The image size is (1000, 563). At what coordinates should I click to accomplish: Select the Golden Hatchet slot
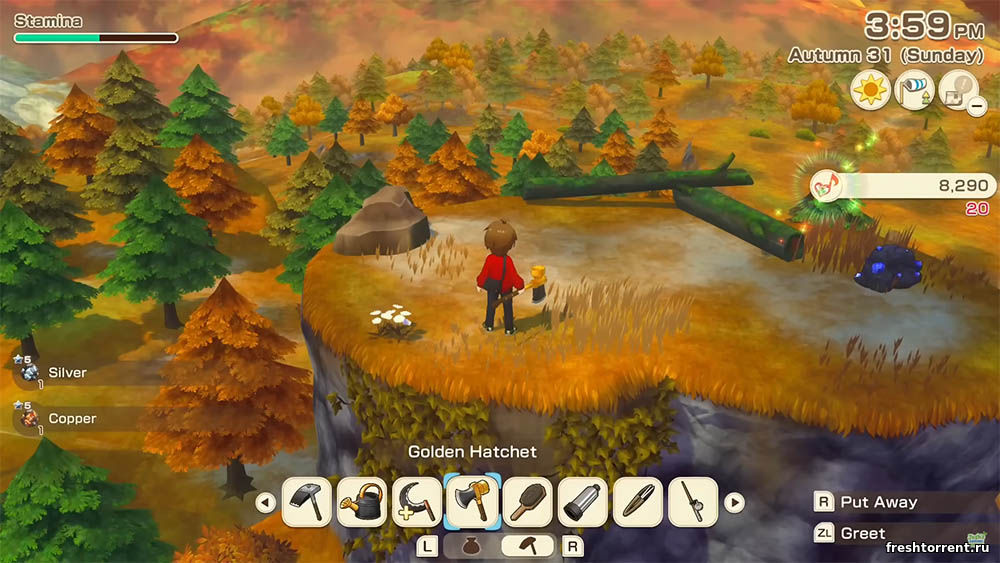(472, 502)
